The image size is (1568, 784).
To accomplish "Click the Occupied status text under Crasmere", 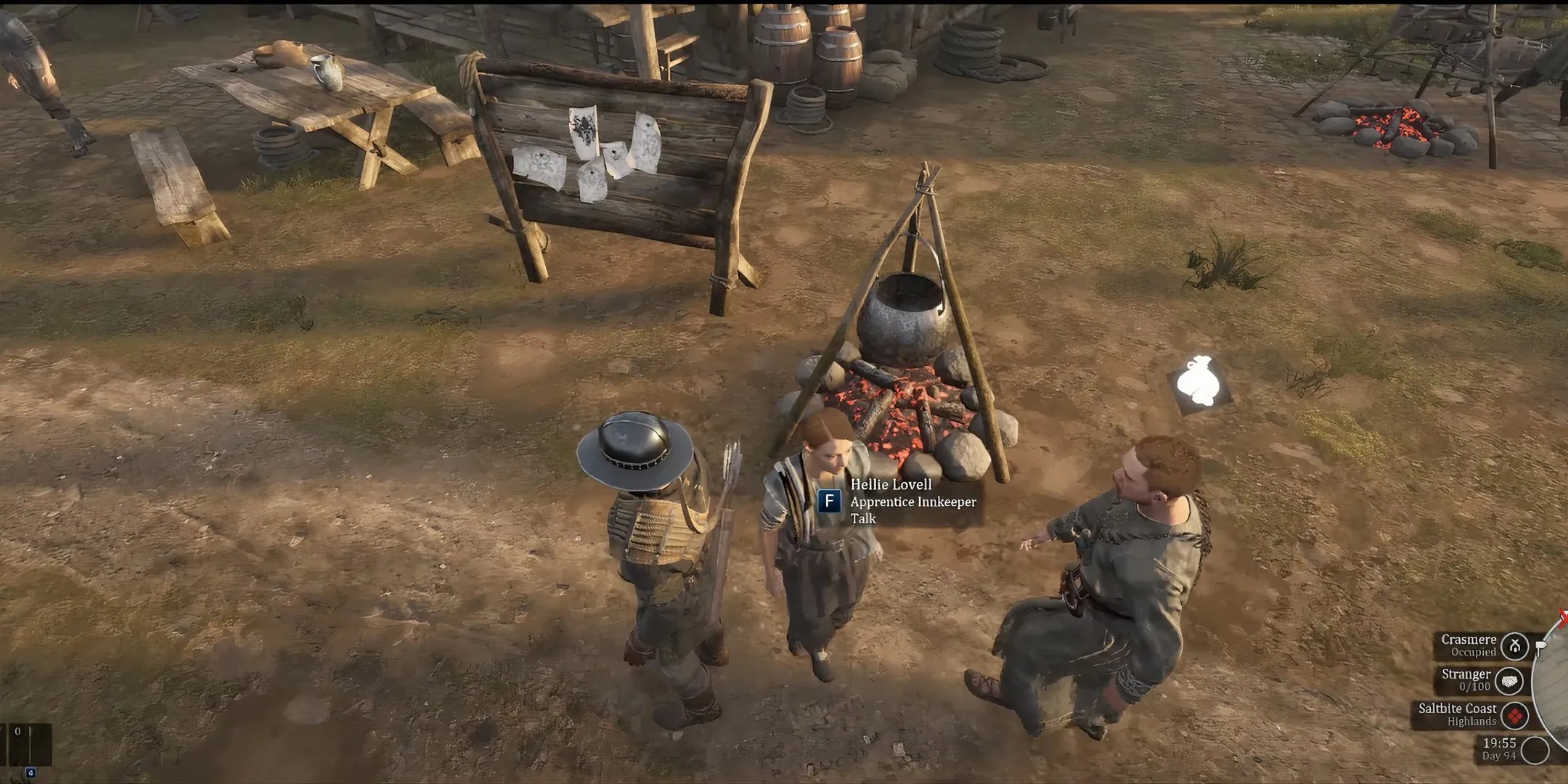I will (1474, 653).
